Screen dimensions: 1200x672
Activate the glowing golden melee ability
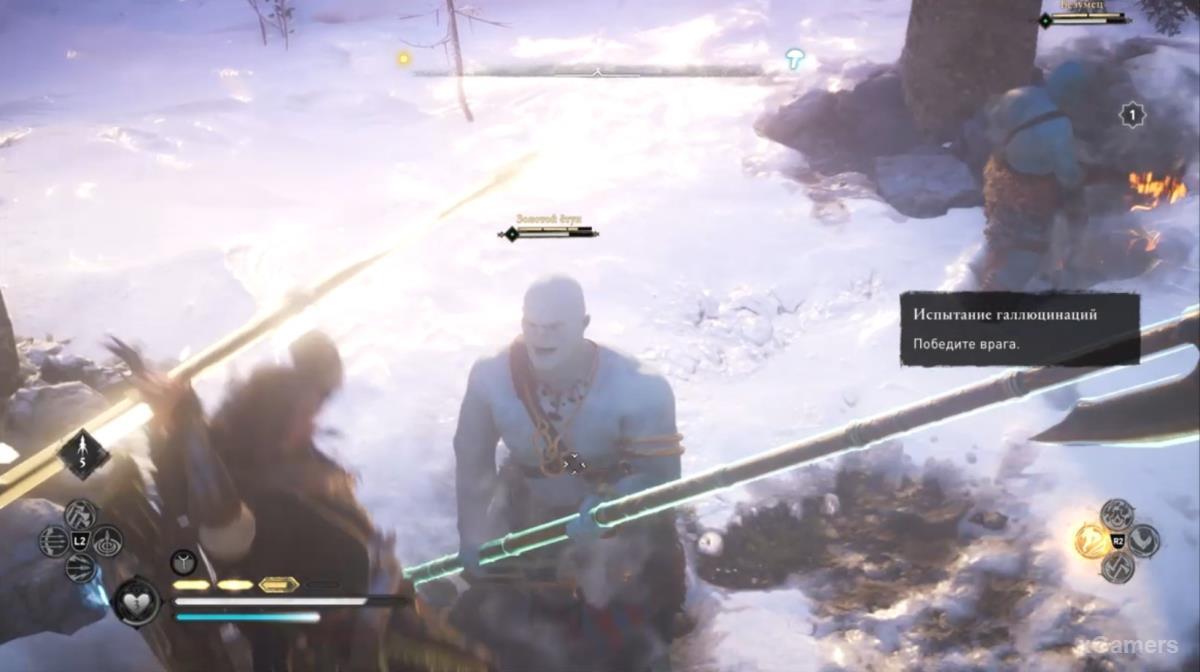[1091, 541]
